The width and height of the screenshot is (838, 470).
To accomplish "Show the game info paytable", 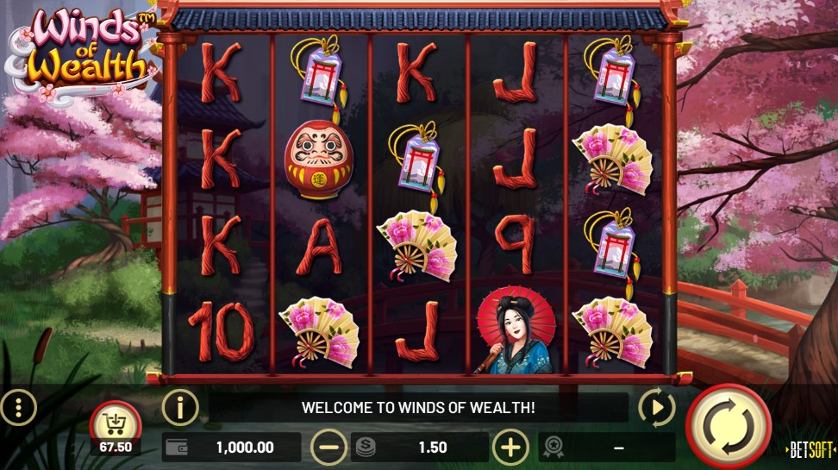I will pyautogui.click(x=180, y=407).
